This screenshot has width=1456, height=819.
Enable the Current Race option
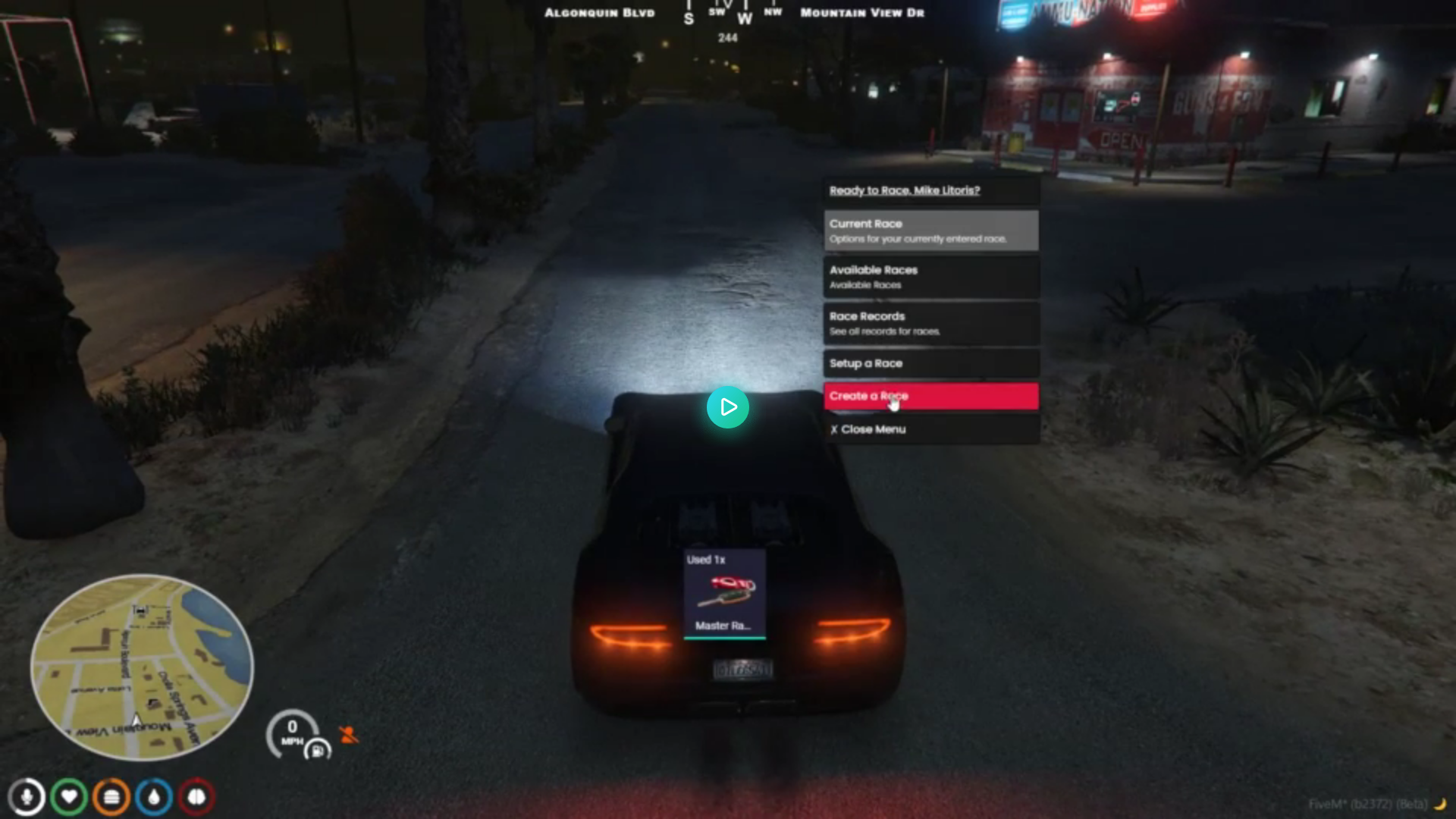pos(930,231)
